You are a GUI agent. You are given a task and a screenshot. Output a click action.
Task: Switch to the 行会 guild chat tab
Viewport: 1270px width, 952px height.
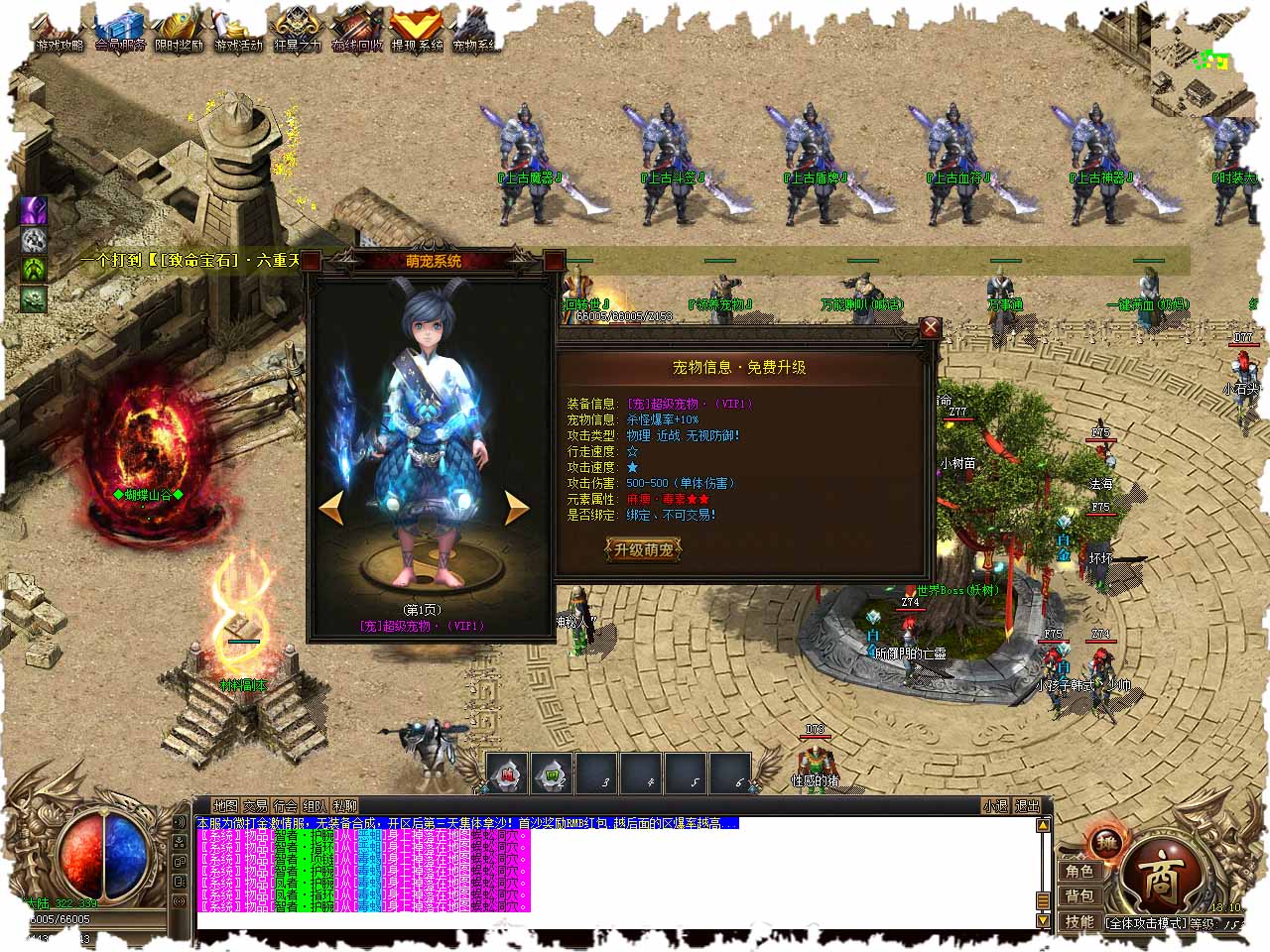[286, 806]
